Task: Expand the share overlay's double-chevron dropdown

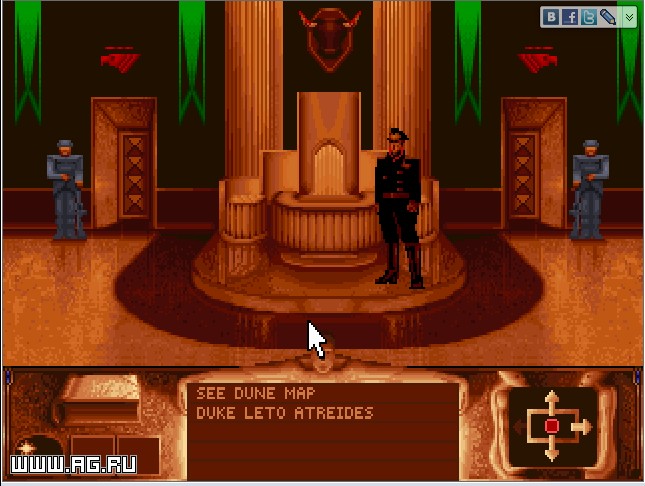Action: click(x=628, y=16)
